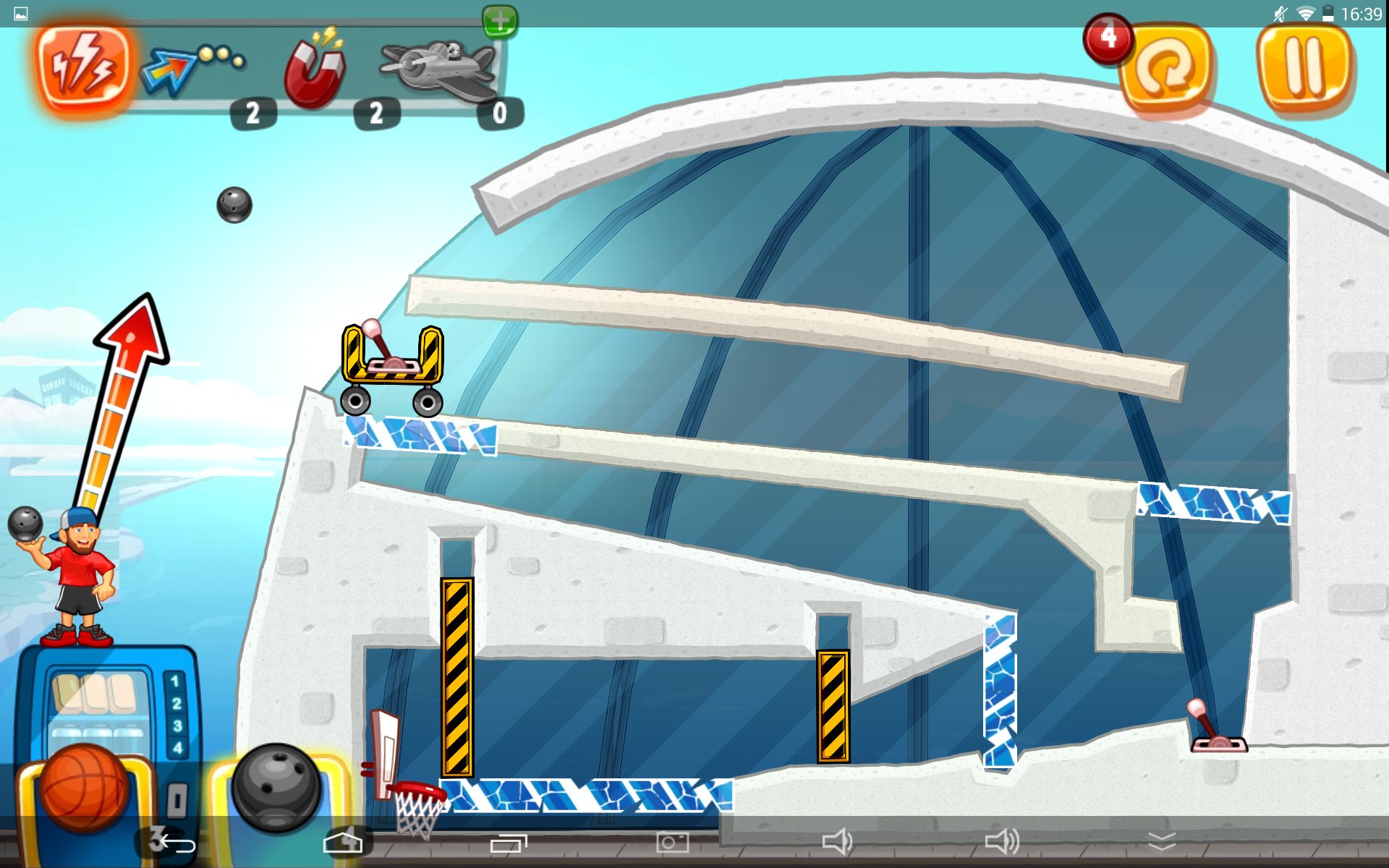Screen dimensions: 1389x868
Task: Select the grey airplane power-up
Action: [x=439, y=69]
